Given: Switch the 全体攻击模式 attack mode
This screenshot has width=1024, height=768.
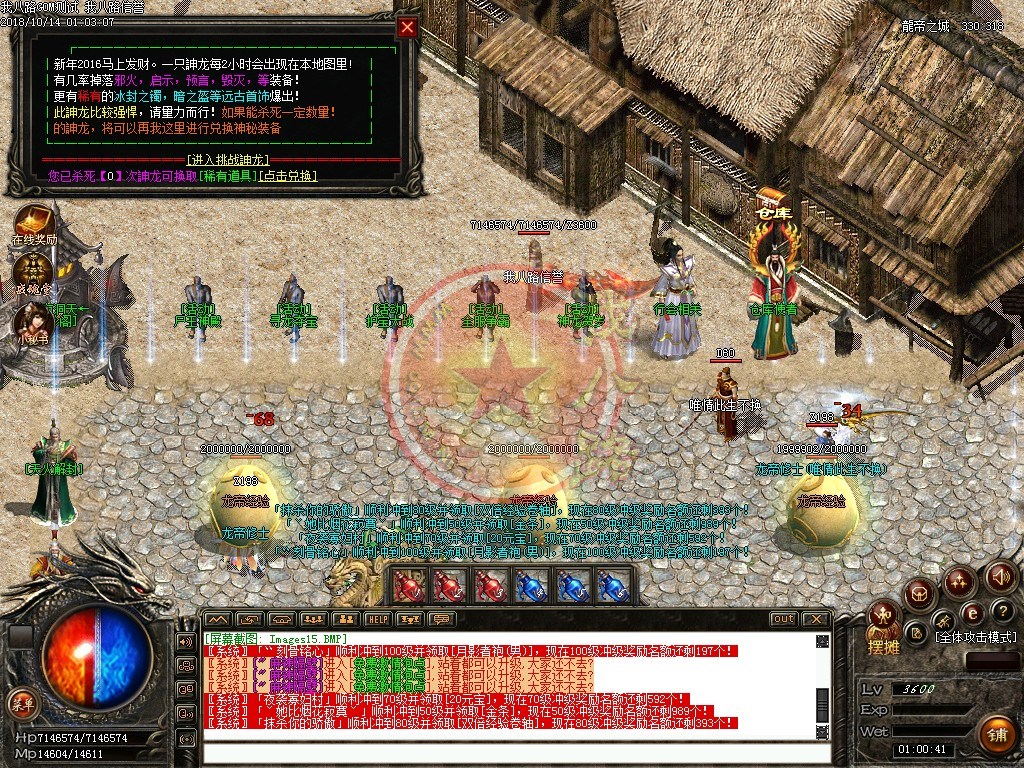Looking at the screenshot, I should [974, 637].
